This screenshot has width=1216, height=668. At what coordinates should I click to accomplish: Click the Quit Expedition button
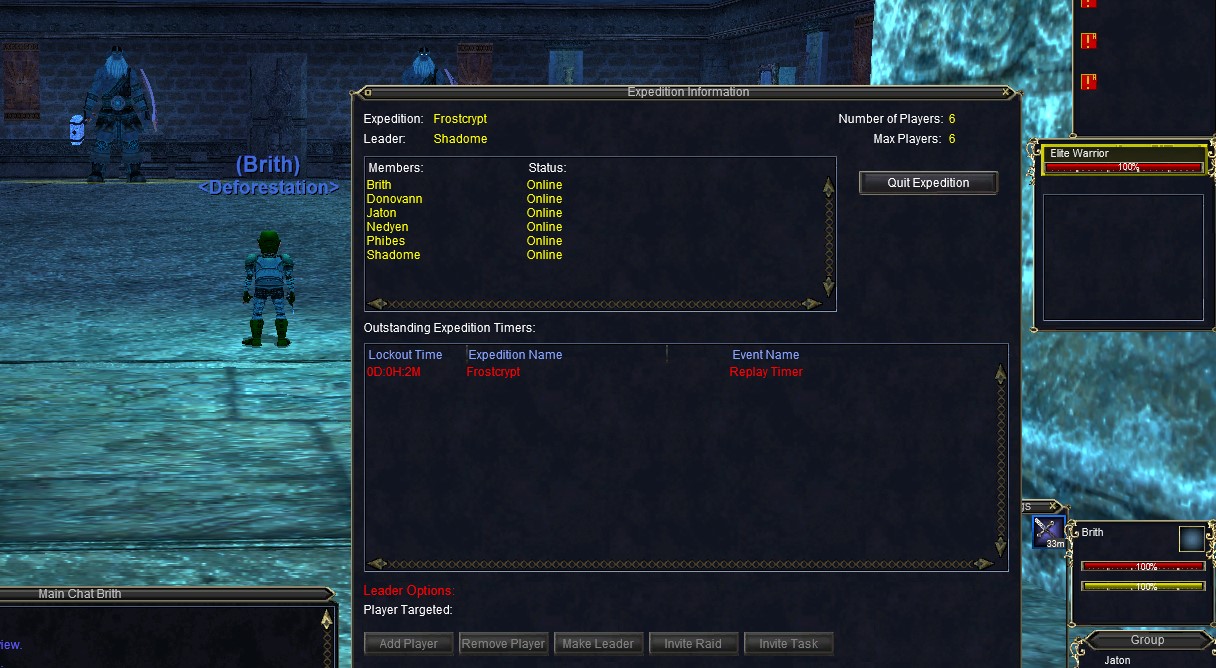coord(928,183)
